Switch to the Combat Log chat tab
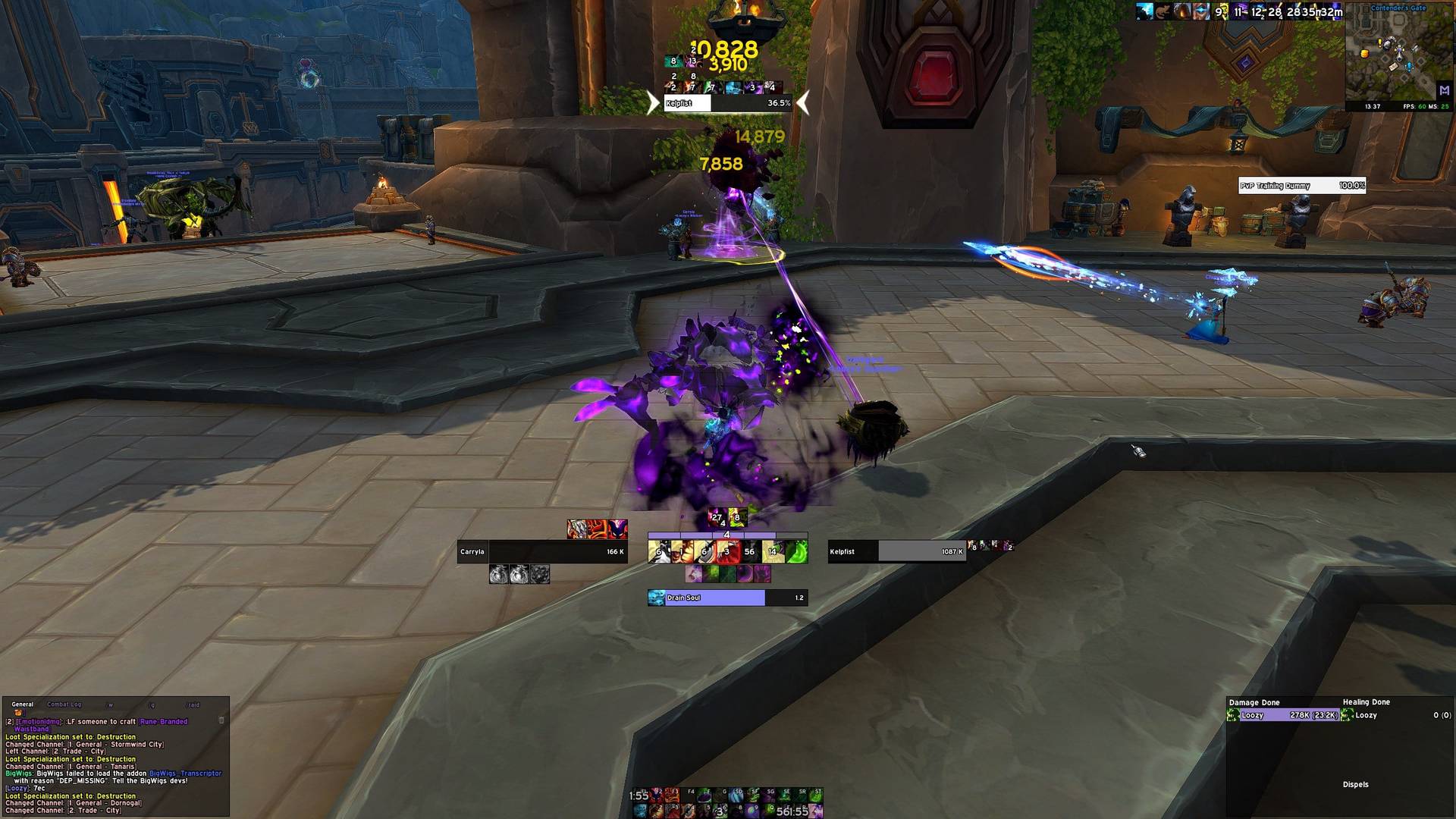Viewport: 1456px width, 819px height. (64, 704)
